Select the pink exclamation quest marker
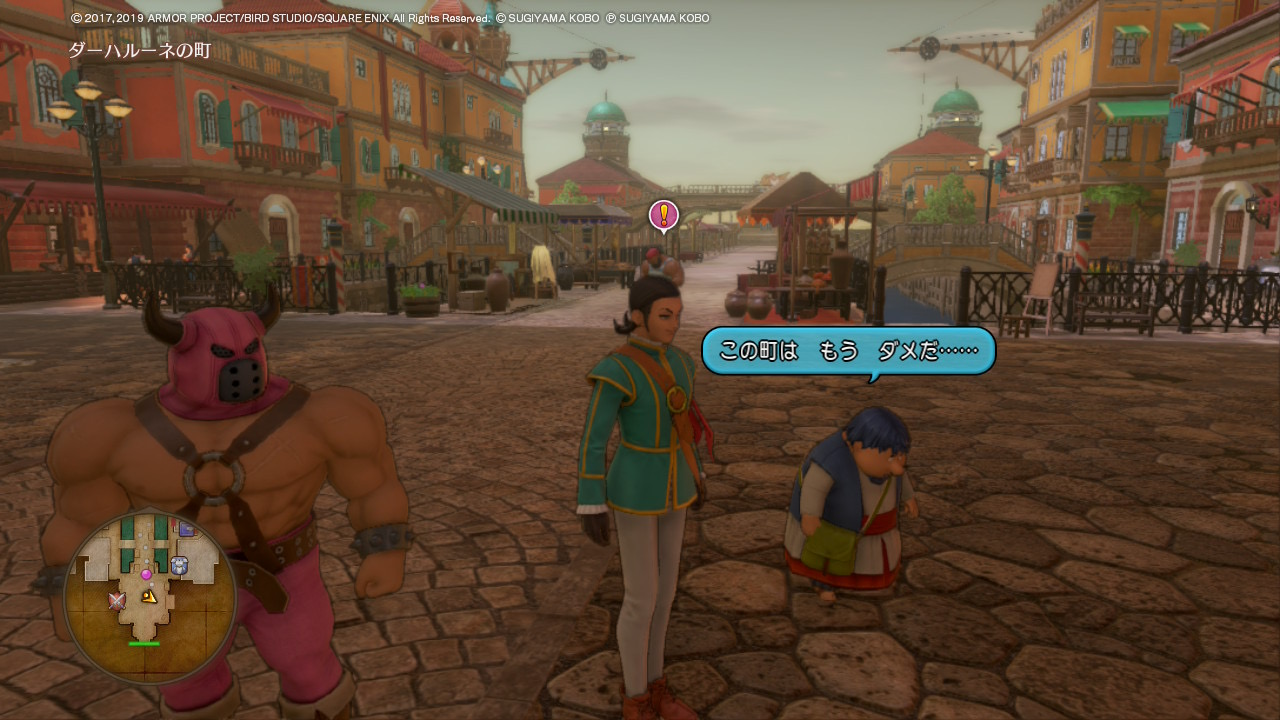The width and height of the screenshot is (1280, 720). click(664, 215)
